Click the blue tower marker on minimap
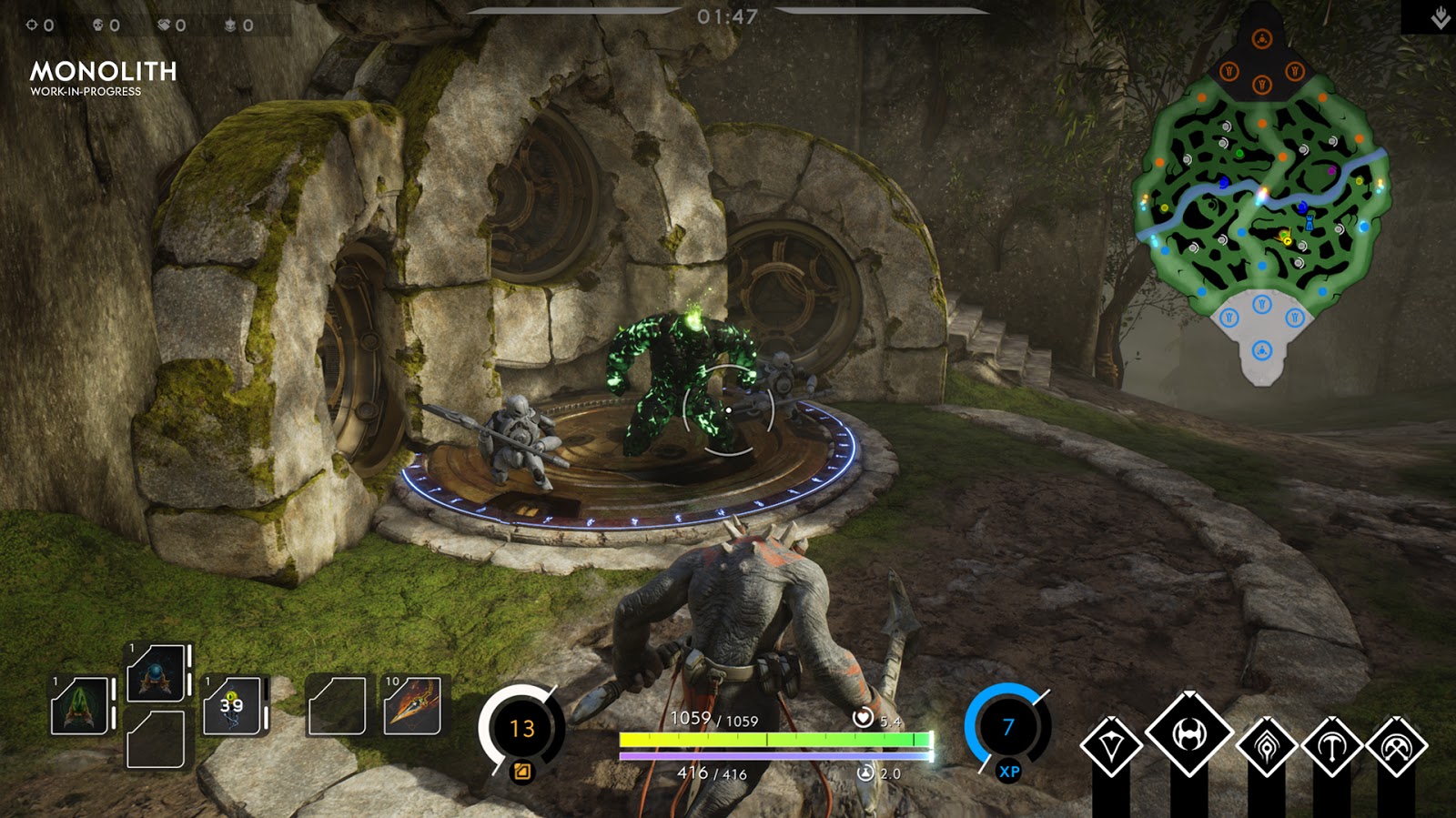This screenshot has height=818, width=1456. [1309, 221]
